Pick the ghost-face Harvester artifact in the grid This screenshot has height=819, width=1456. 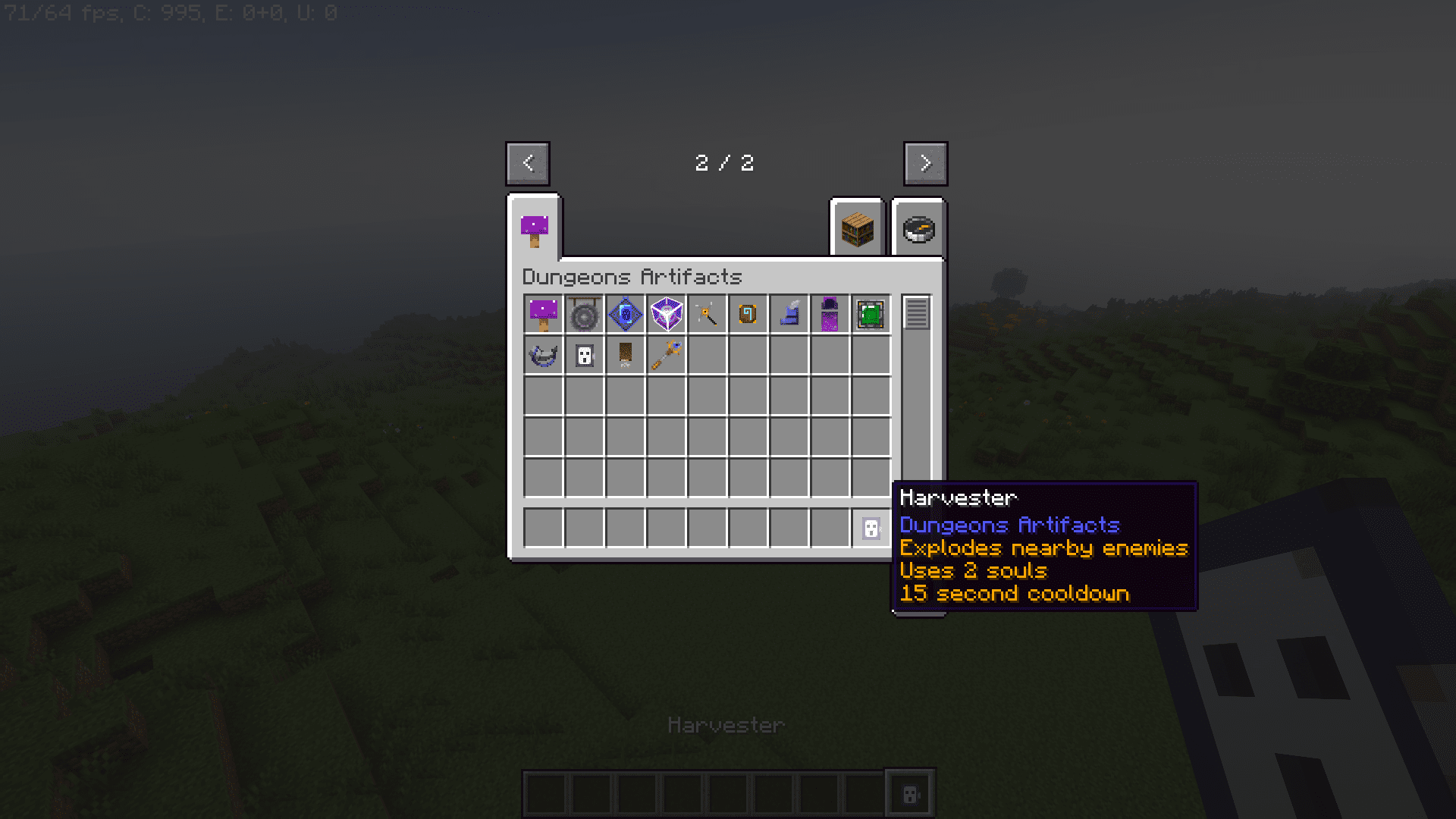click(584, 354)
